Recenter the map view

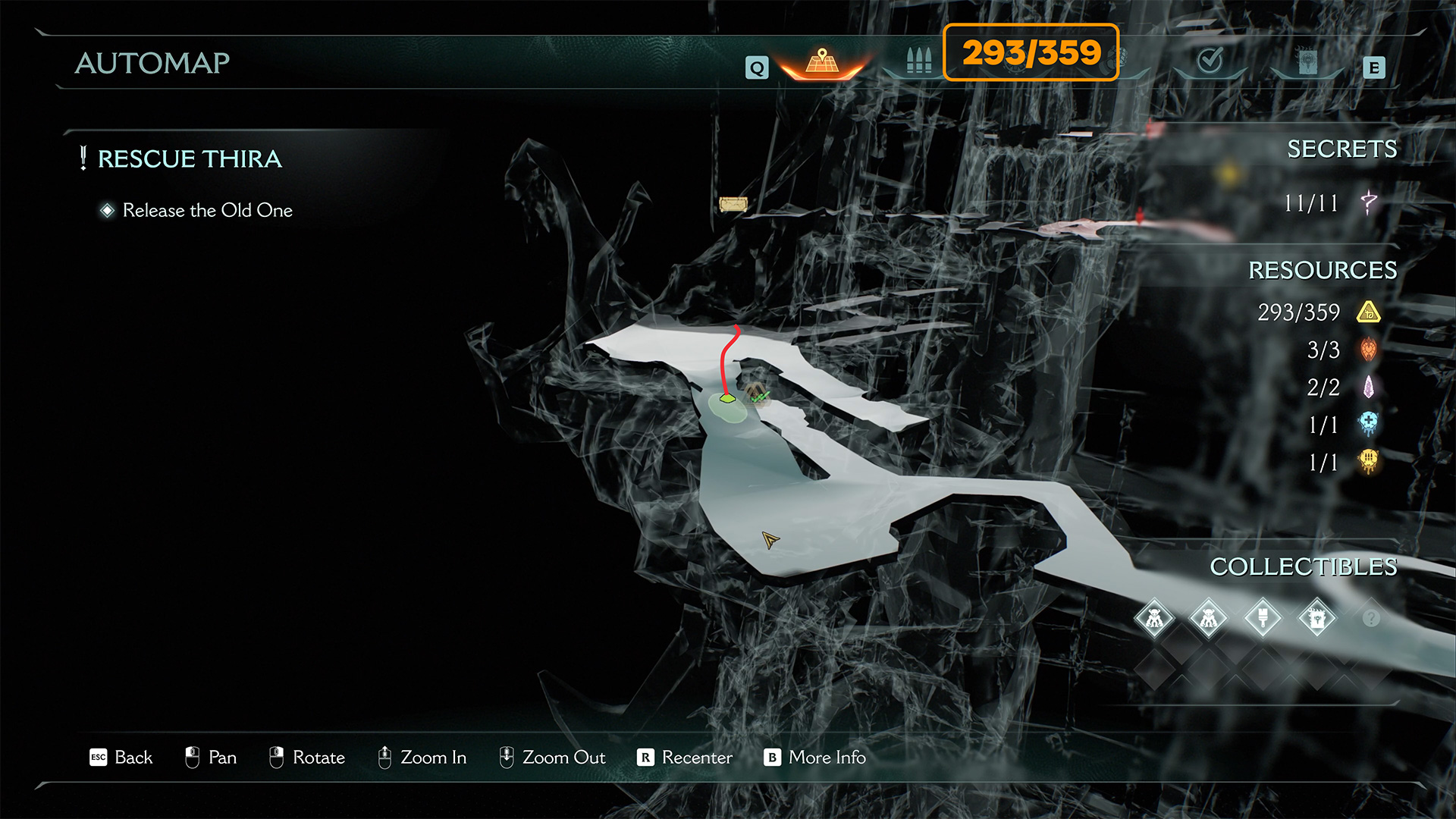685,758
